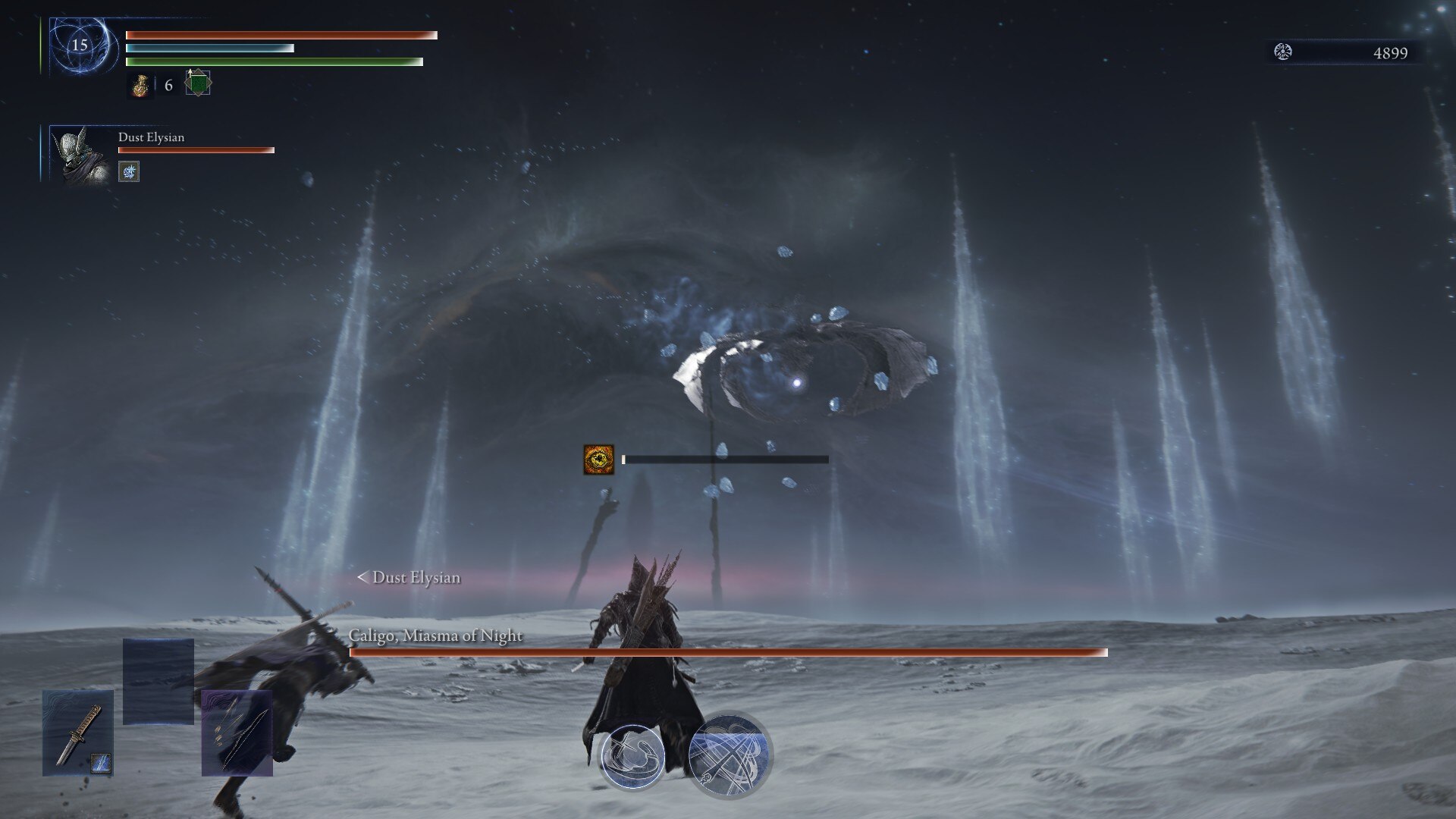Screen dimensions: 1456x819
Task: Select Dust Elysian's teammate portrait
Action: click(83, 155)
